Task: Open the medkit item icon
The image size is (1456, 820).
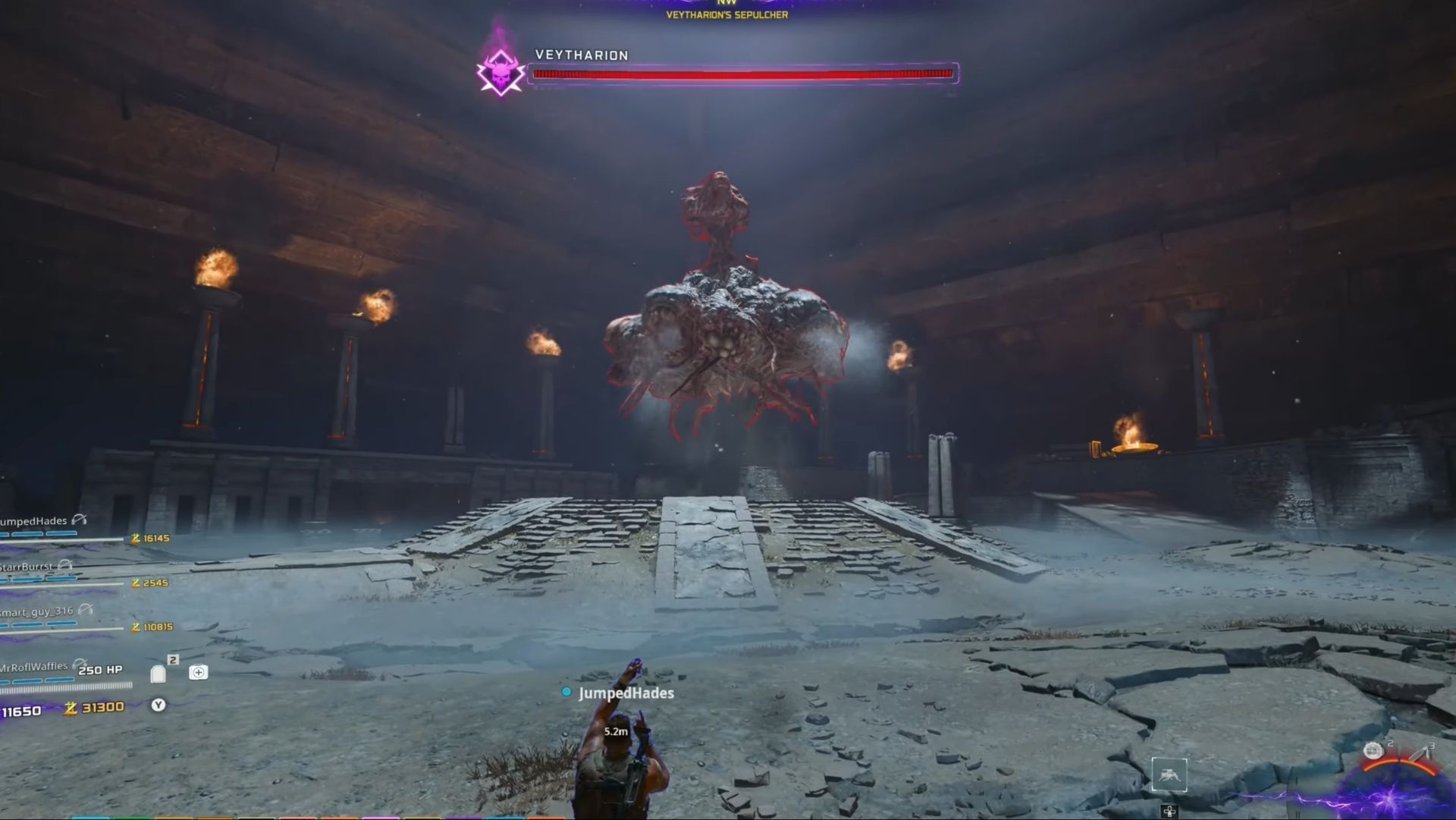Action: (199, 671)
